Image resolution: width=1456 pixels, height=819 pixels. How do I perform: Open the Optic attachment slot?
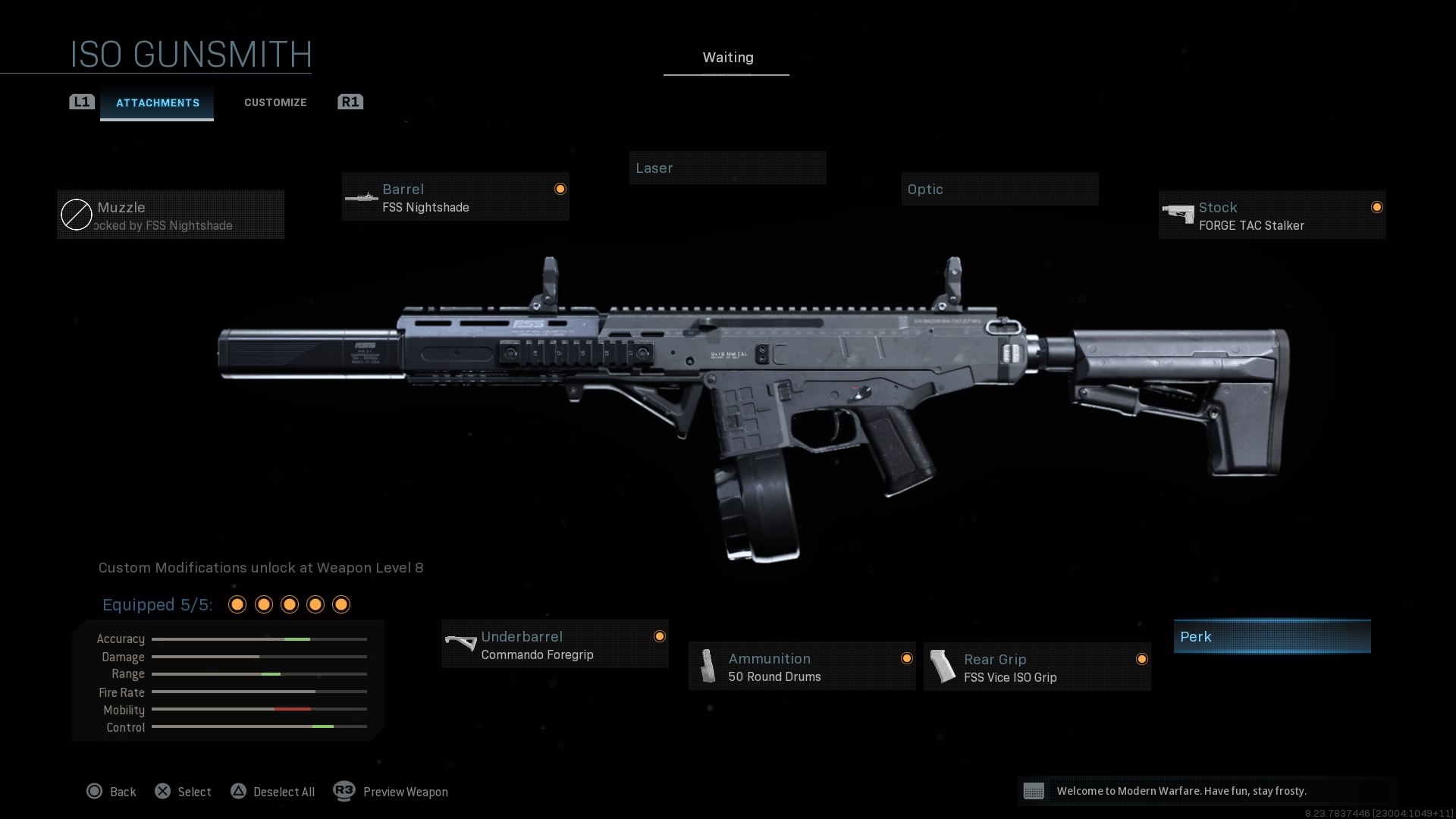pyautogui.click(x=999, y=189)
